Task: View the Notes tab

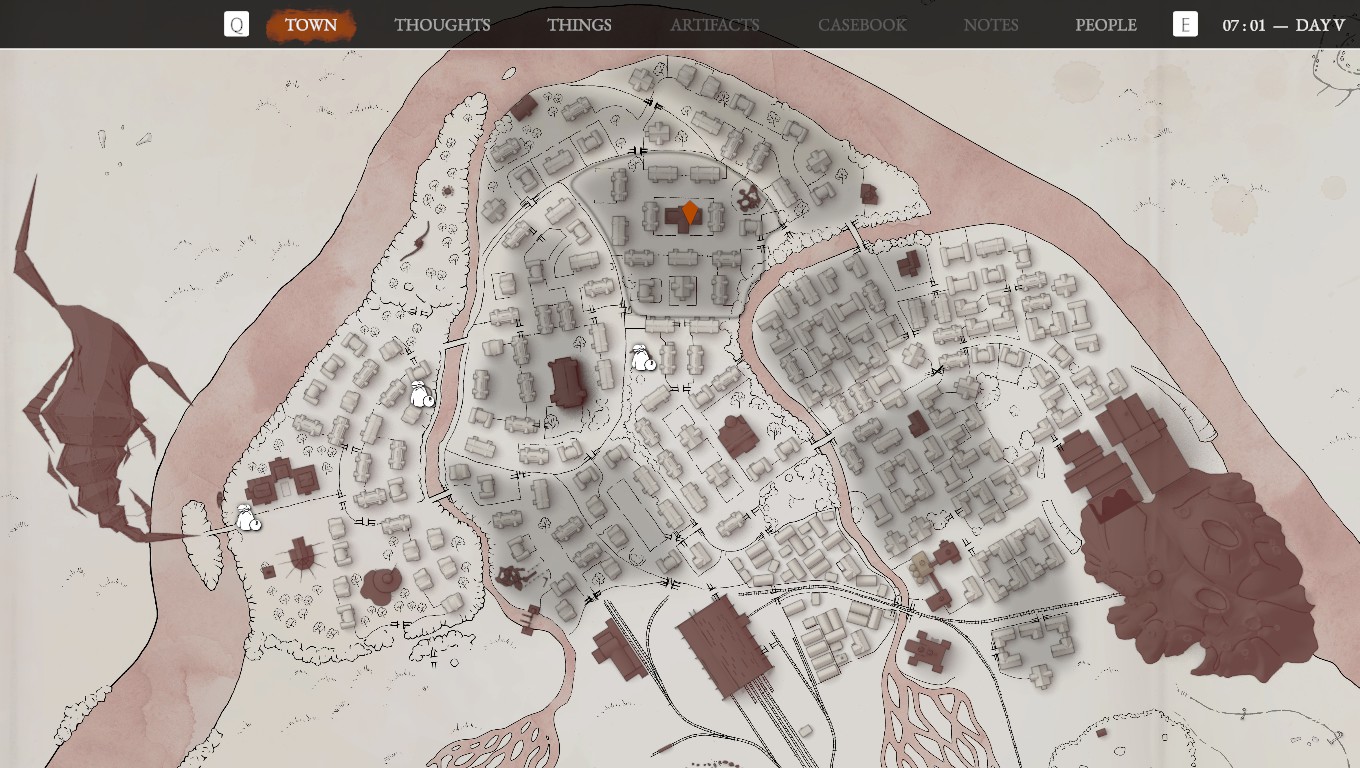Action: [x=991, y=25]
